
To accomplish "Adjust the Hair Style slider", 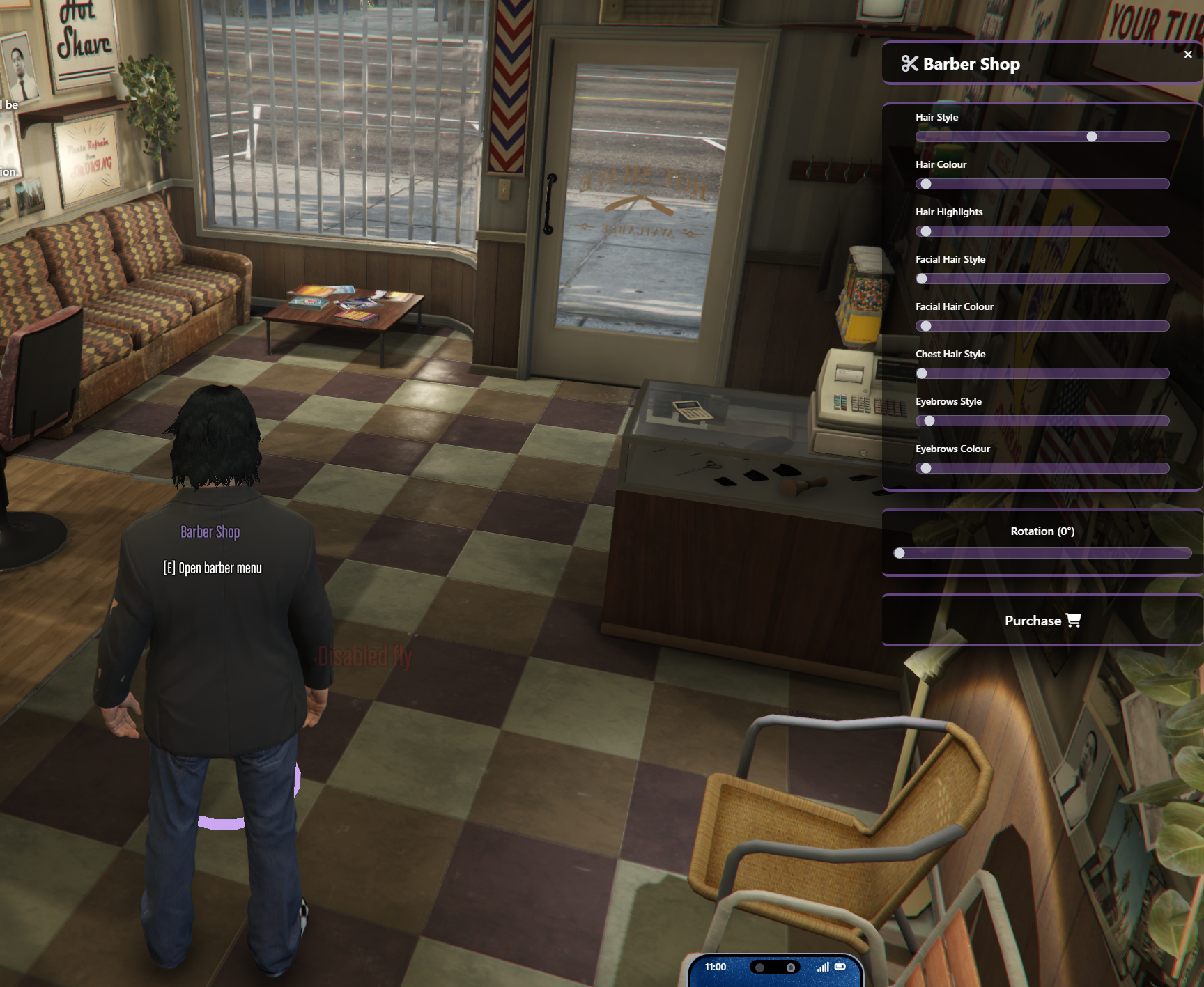I will [1092, 137].
